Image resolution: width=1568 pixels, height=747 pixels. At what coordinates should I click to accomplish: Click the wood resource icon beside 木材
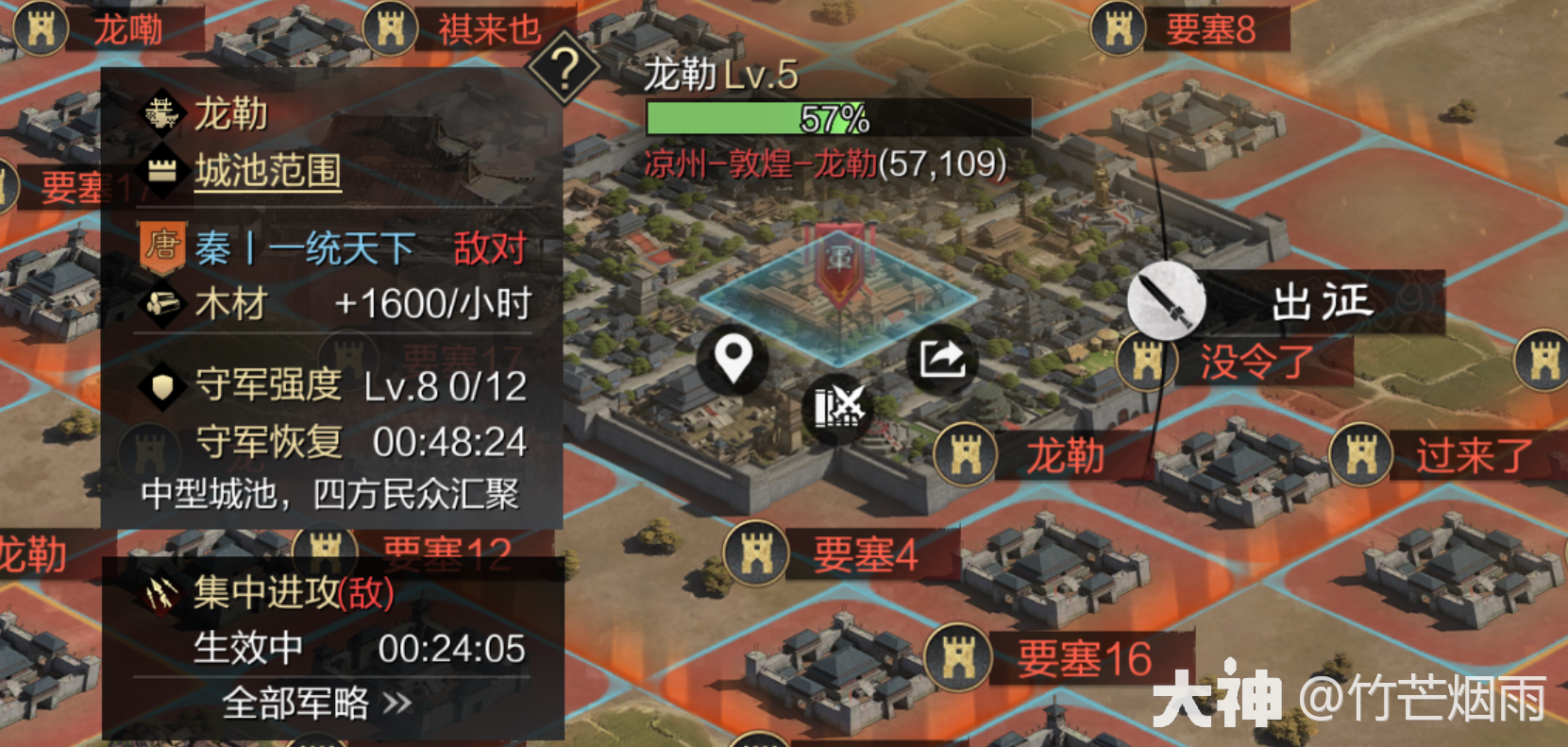point(163,304)
